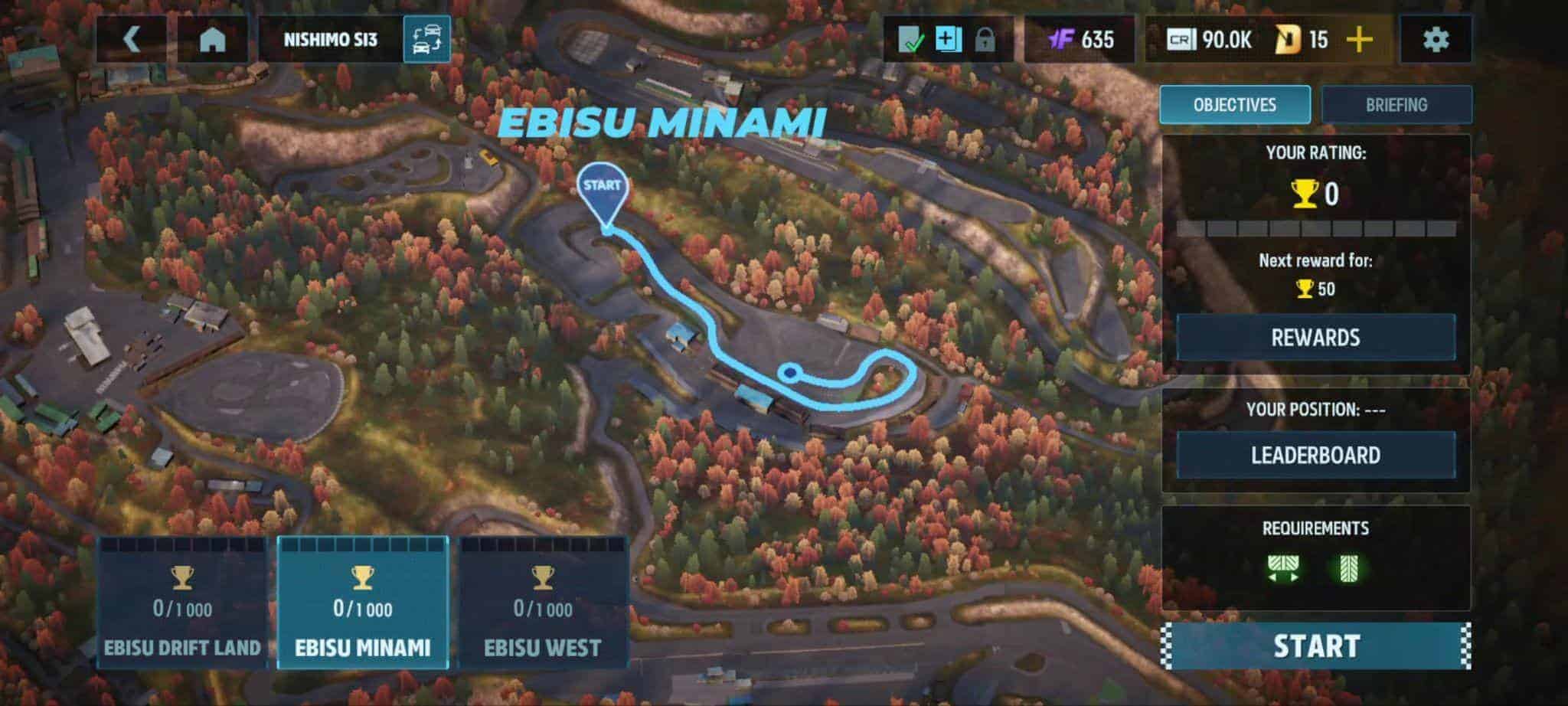Open the settings gear
Viewport: 1568px width, 706px height.
point(1435,39)
